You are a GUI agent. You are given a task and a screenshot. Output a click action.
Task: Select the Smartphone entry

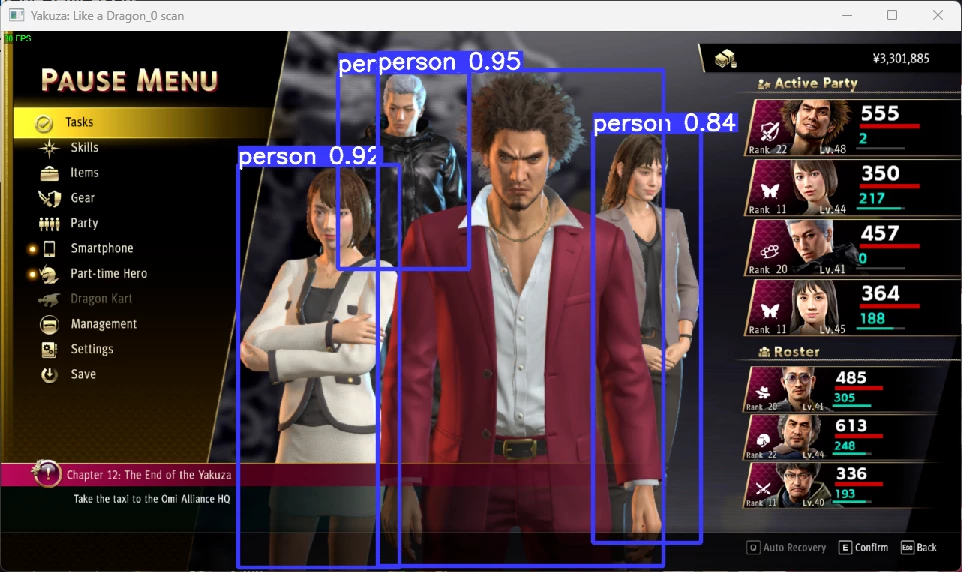(101, 248)
